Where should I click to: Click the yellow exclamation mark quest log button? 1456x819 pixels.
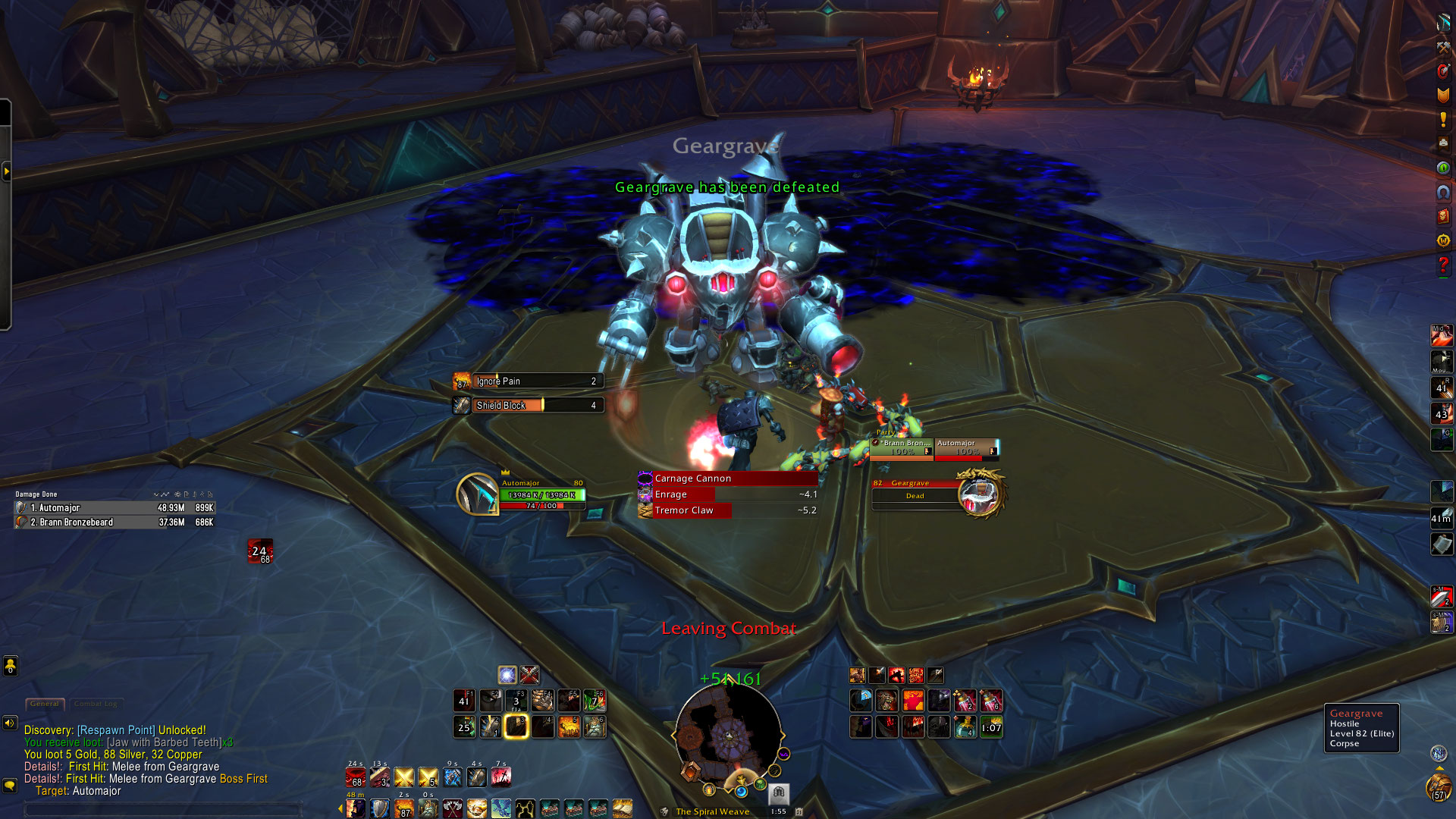pos(1443,119)
